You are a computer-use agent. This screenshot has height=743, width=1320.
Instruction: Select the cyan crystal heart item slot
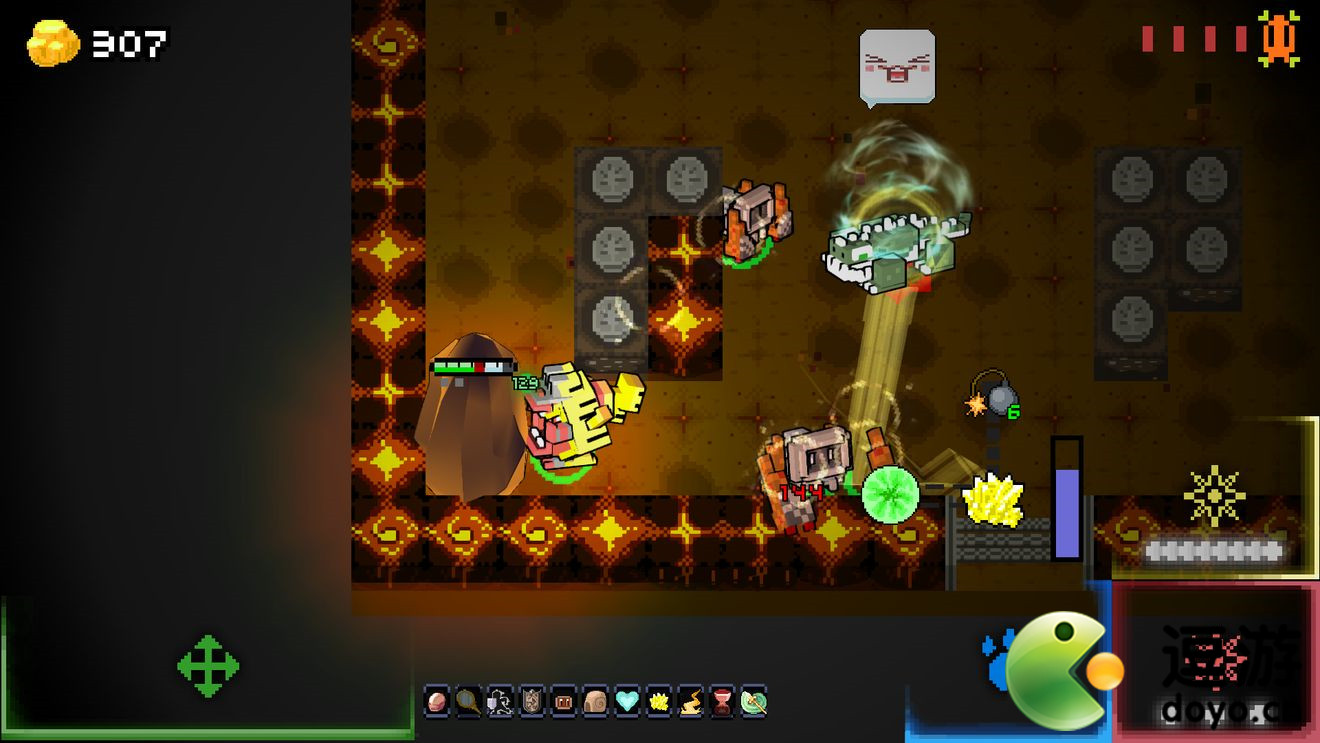(627, 702)
